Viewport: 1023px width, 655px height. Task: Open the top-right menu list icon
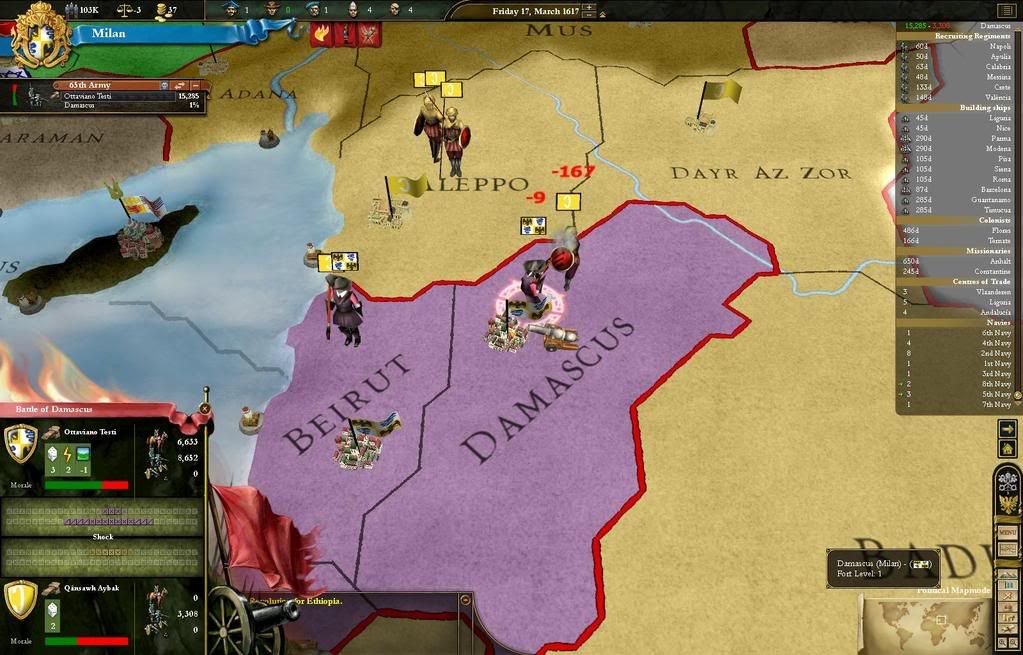tap(1005, 10)
